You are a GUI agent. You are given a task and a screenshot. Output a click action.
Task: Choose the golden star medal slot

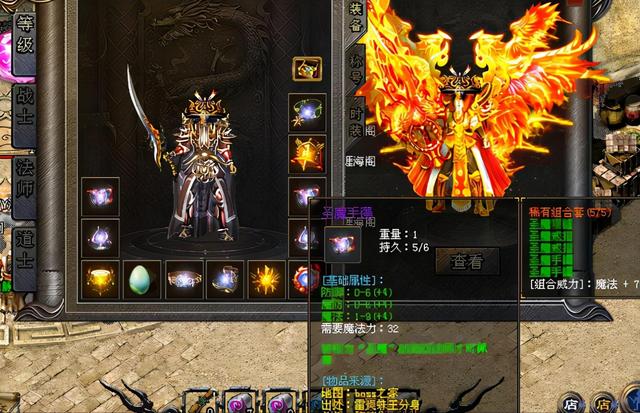click(x=306, y=153)
